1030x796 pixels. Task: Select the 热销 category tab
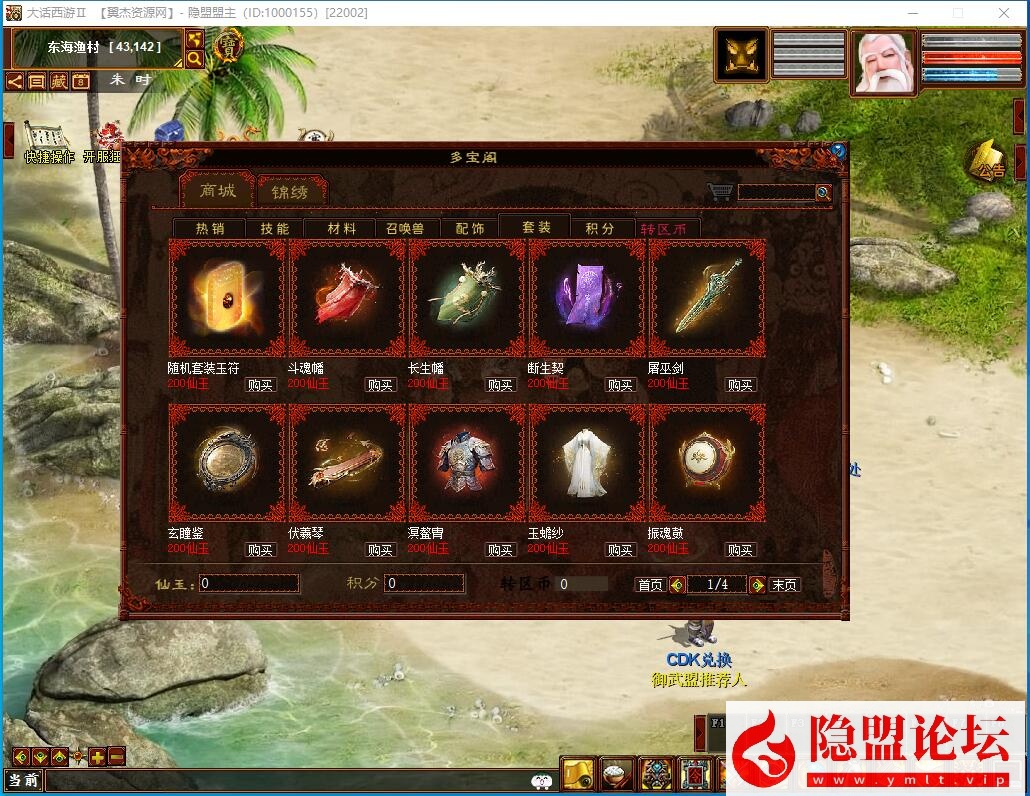210,229
